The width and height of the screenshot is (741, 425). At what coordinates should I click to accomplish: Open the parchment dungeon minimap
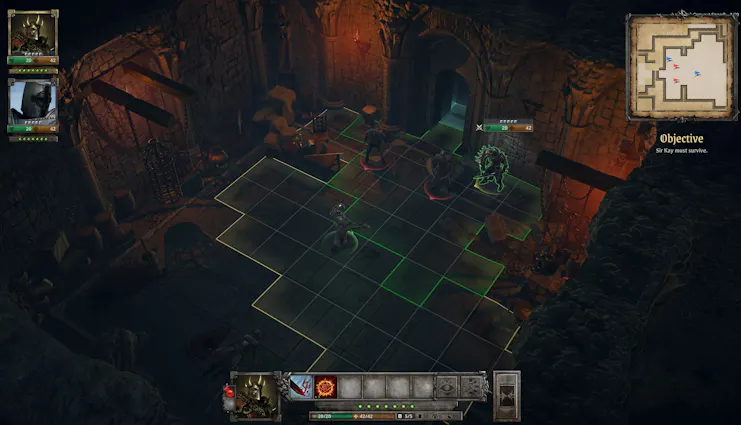pos(677,67)
